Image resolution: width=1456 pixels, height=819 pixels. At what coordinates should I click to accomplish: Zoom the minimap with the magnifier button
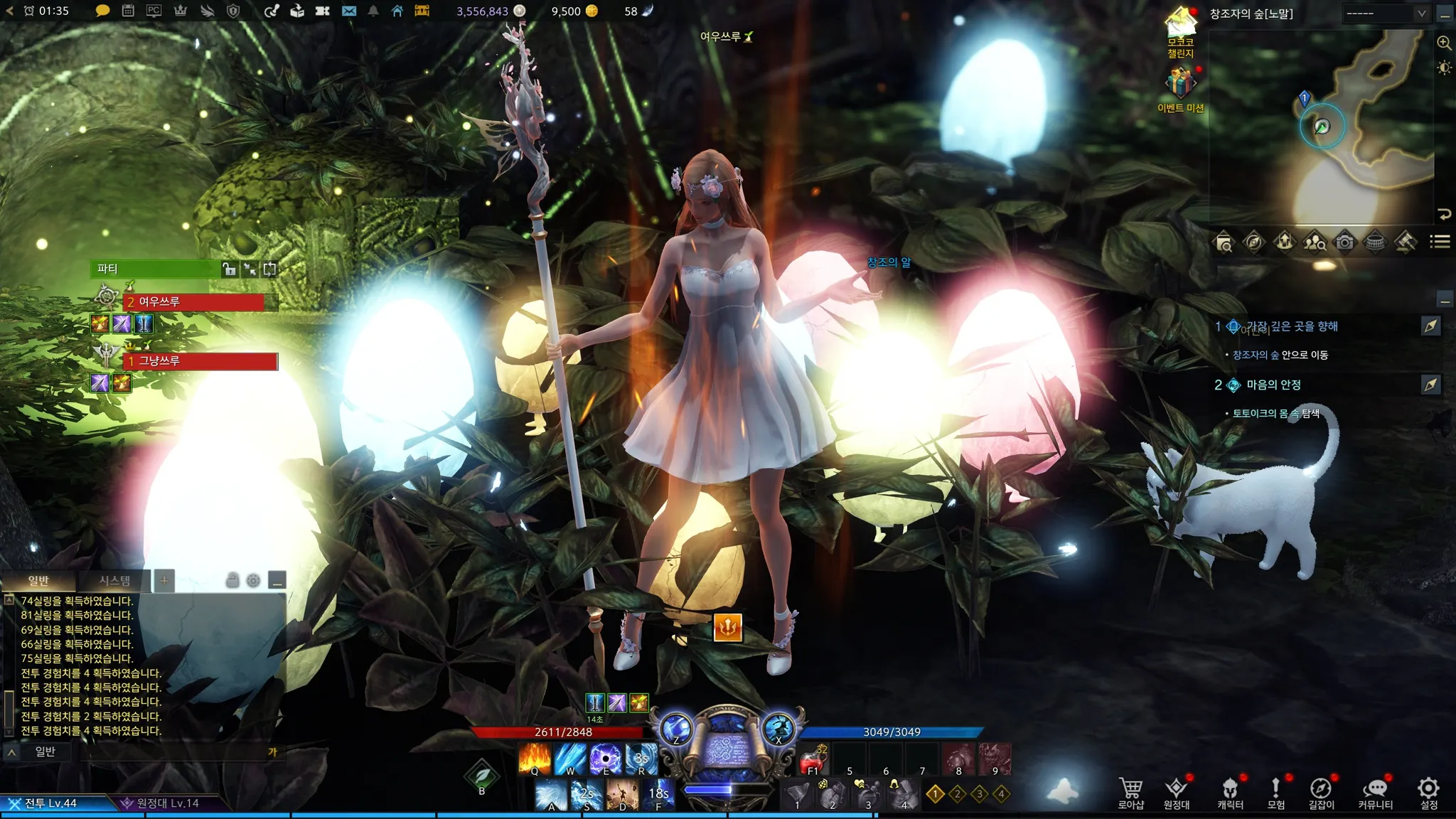pos(1444,43)
